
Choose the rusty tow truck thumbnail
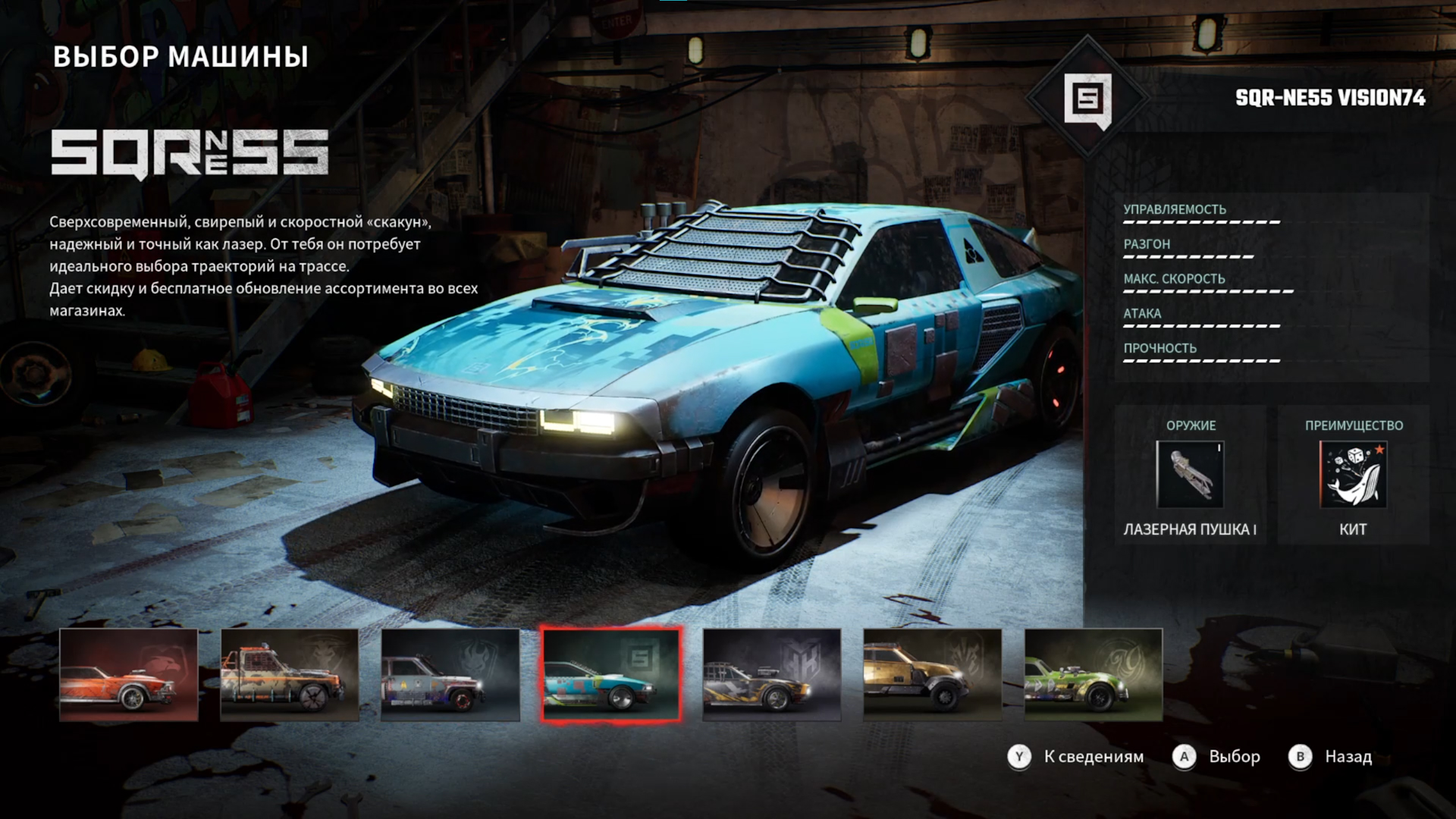(290, 675)
